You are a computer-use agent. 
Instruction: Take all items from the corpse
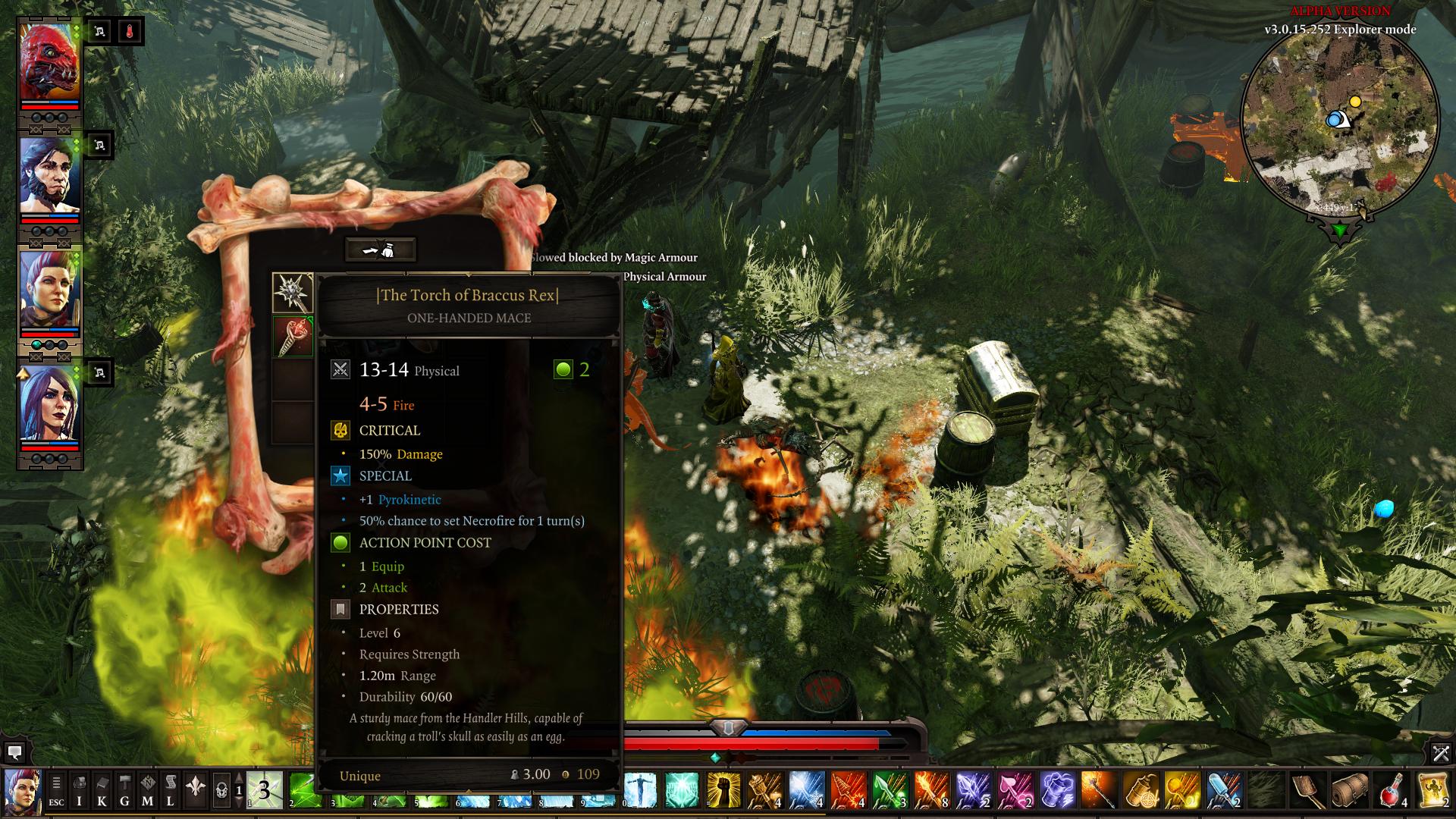[x=380, y=249]
